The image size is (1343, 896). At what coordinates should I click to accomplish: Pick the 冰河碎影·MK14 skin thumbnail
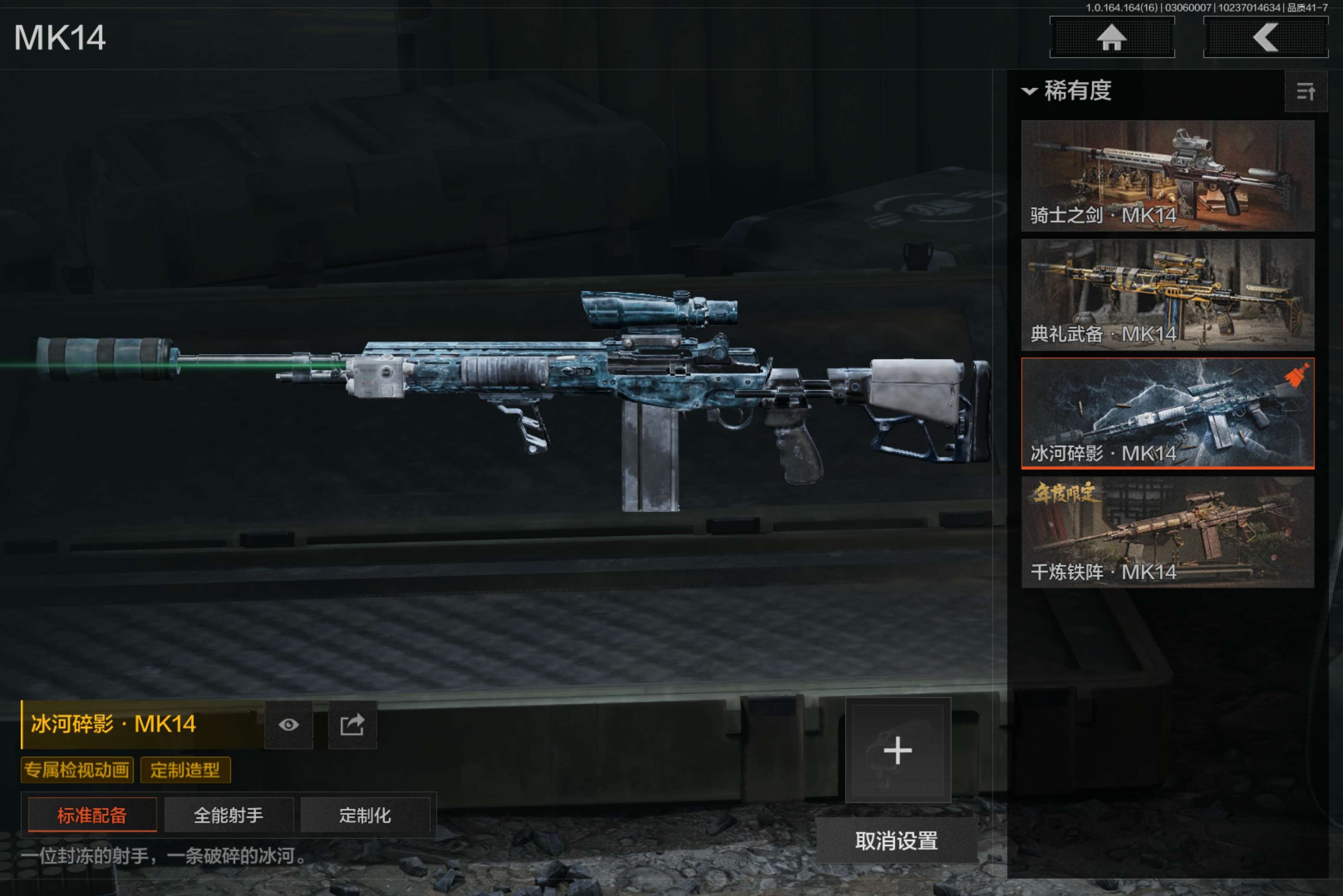tap(1167, 413)
